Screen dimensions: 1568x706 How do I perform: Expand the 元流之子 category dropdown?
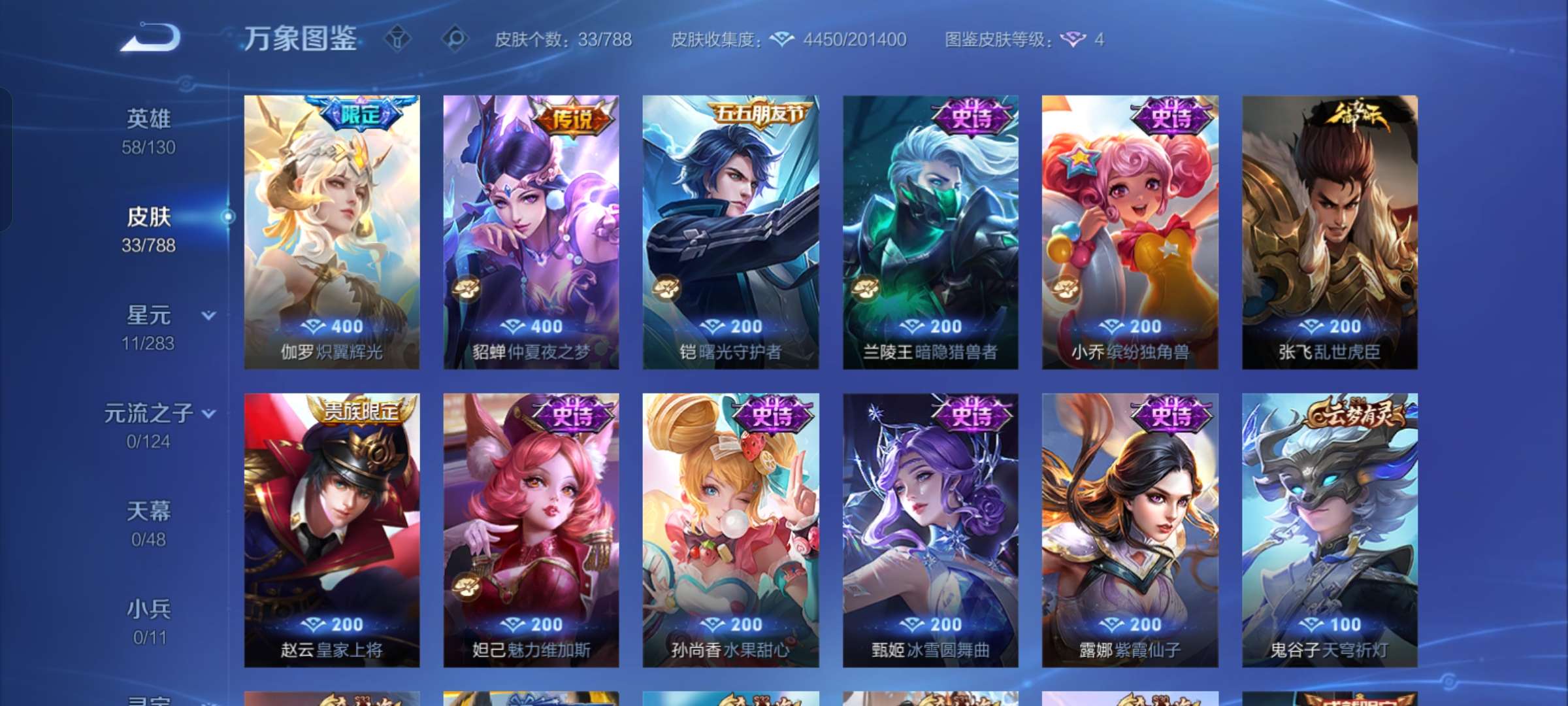coord(208,413)
